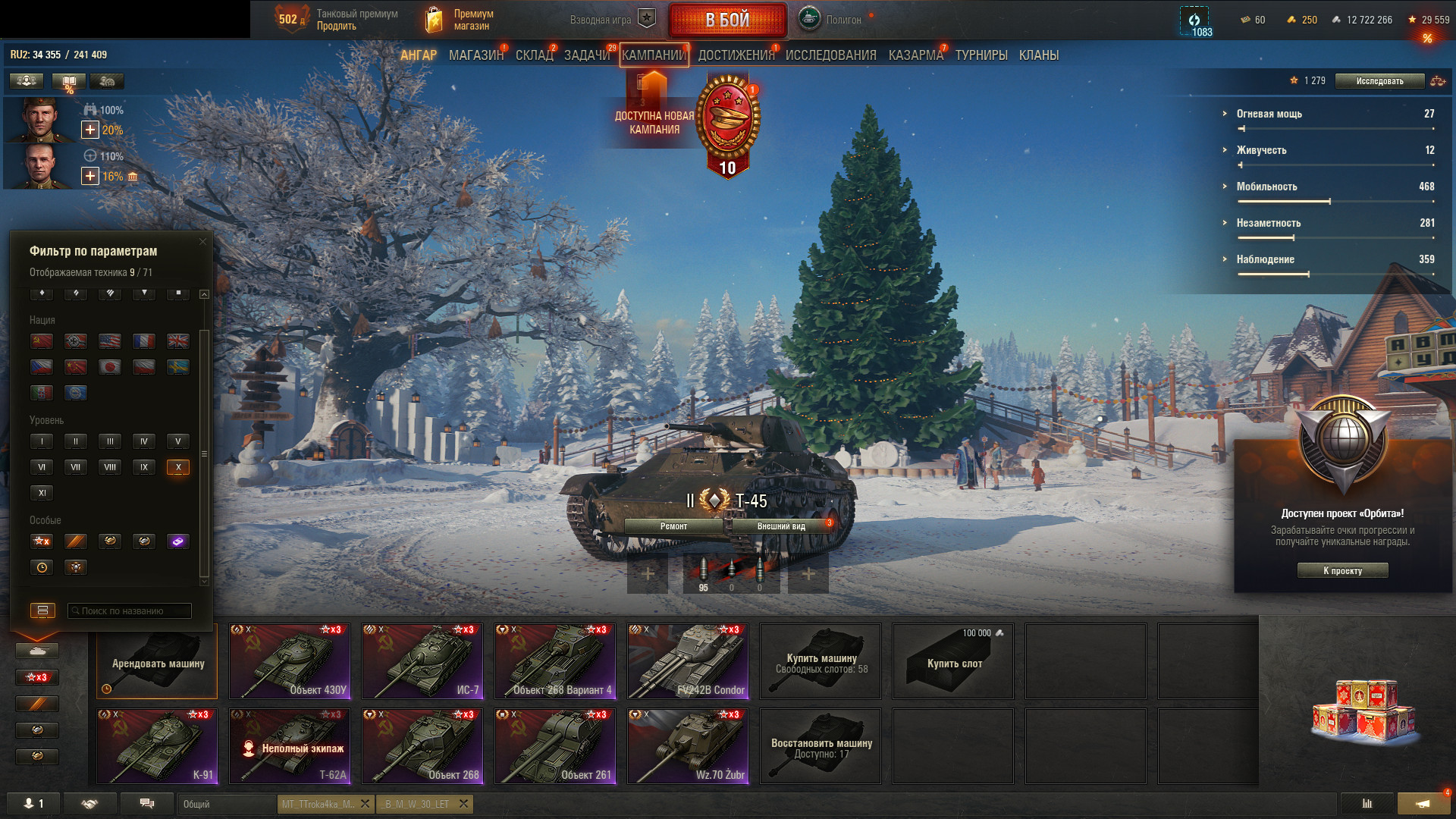Choose the Объект 430У tank
Screen dimensions: 1456x819
point(290,661)
